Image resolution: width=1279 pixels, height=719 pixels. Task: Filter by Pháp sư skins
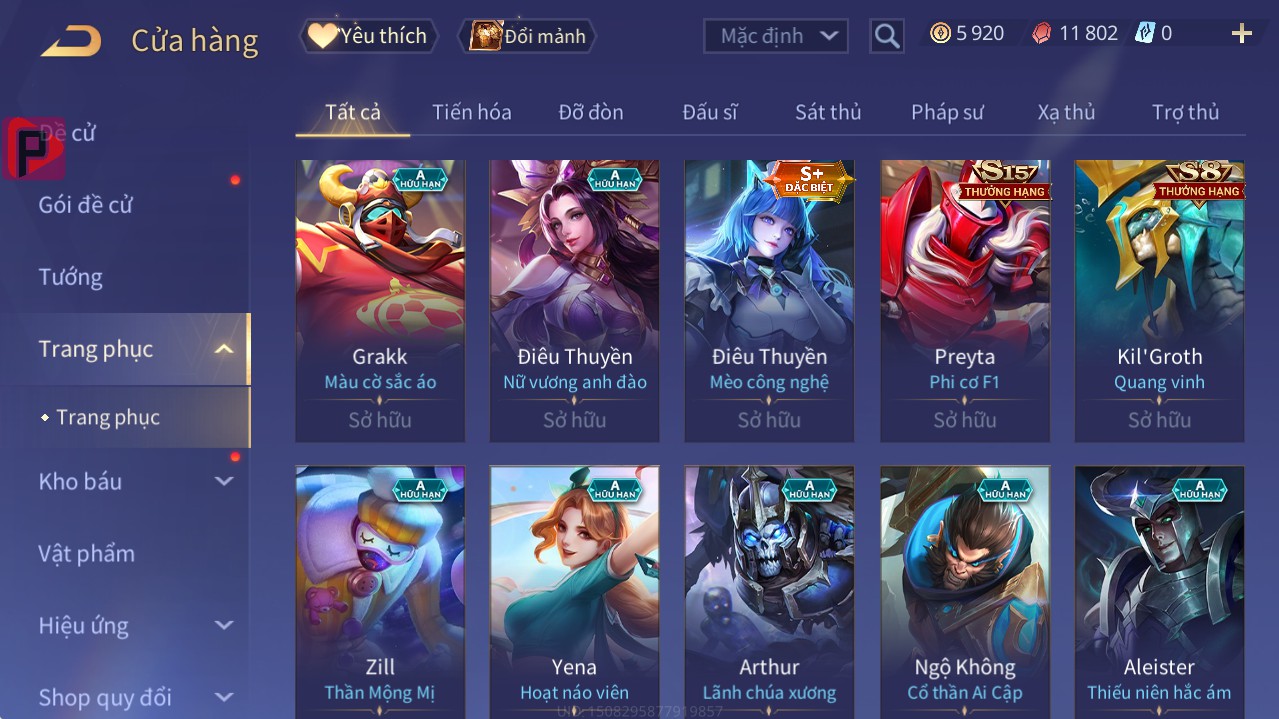coord(947,112)
